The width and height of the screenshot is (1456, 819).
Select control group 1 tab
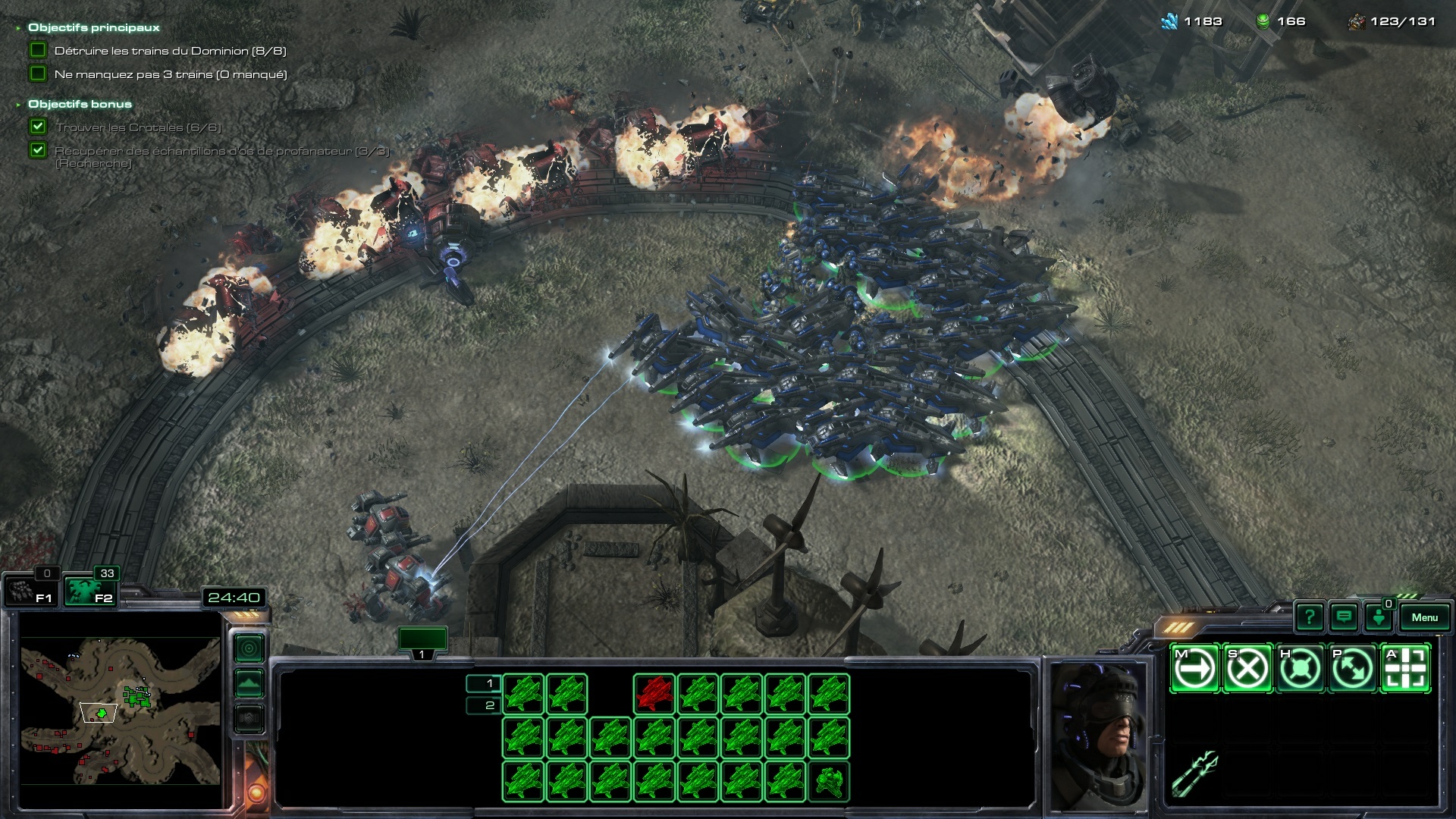tap(422, 642)
